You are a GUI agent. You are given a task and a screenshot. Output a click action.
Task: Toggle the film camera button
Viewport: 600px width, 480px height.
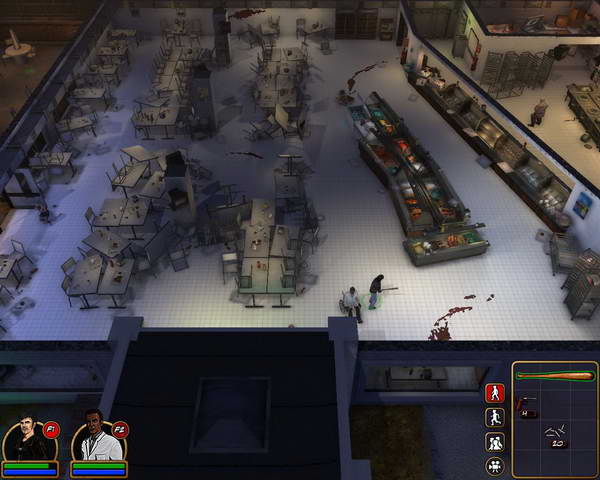point(494,466)
